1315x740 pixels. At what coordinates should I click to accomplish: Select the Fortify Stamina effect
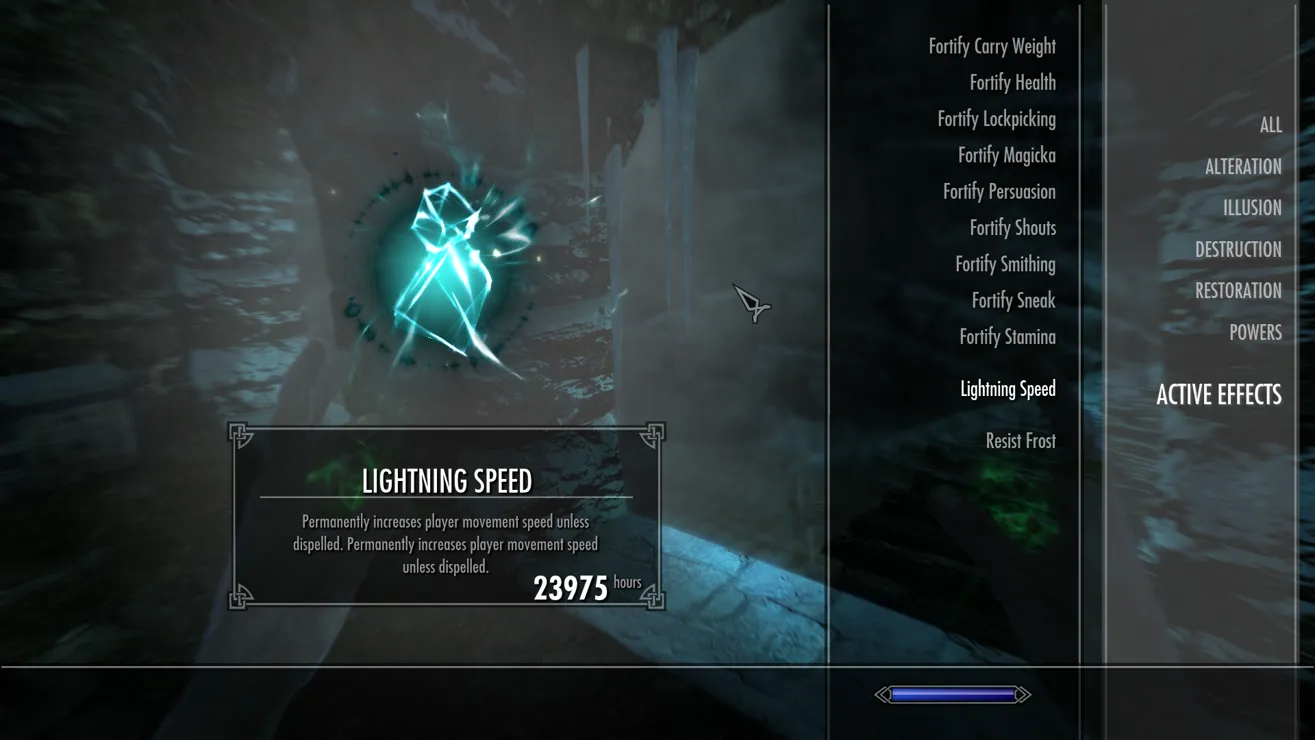pos(1007,337)
